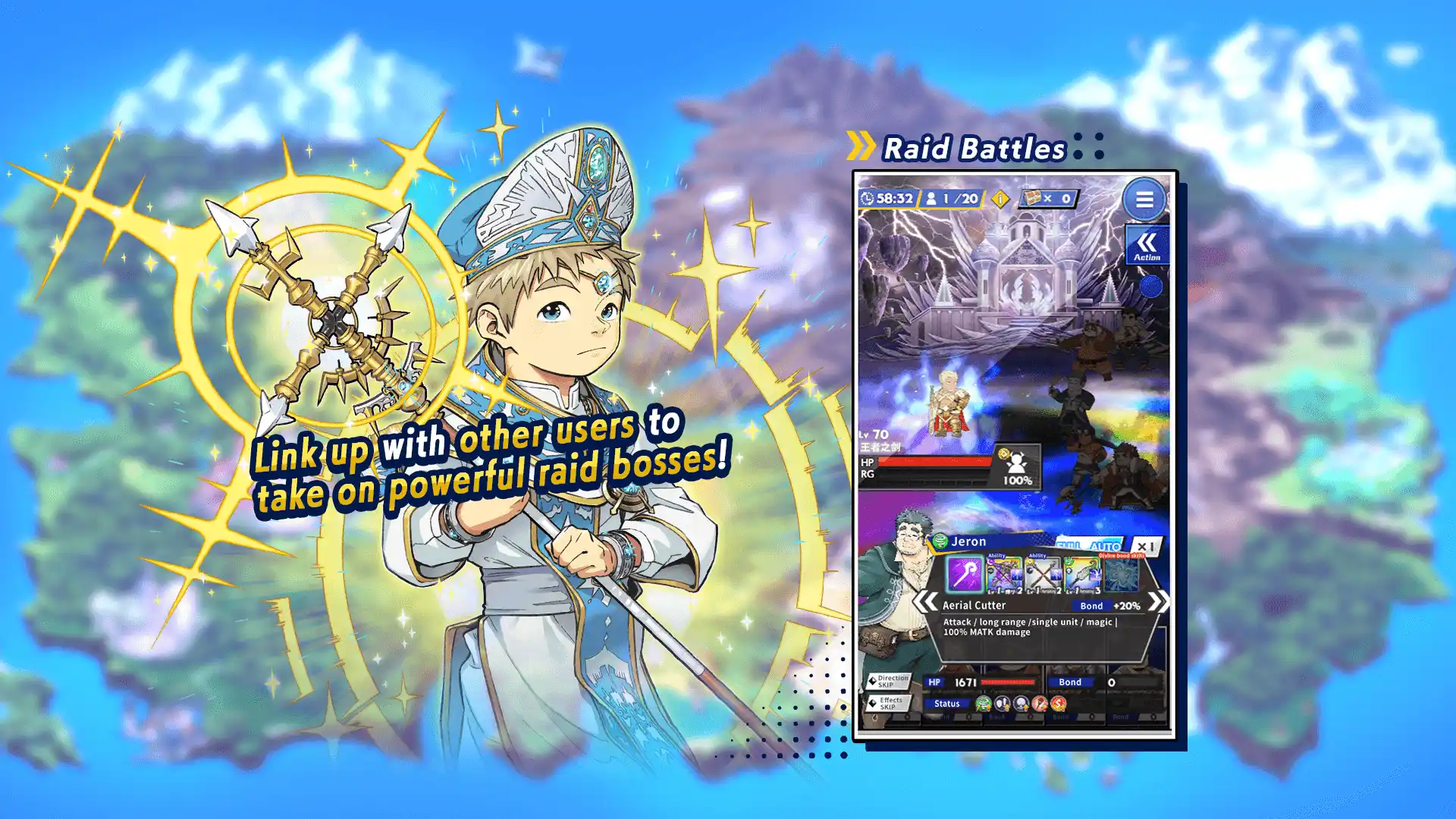
Task: Select the Divine bond skills slot
Action: pos(1122,576)
